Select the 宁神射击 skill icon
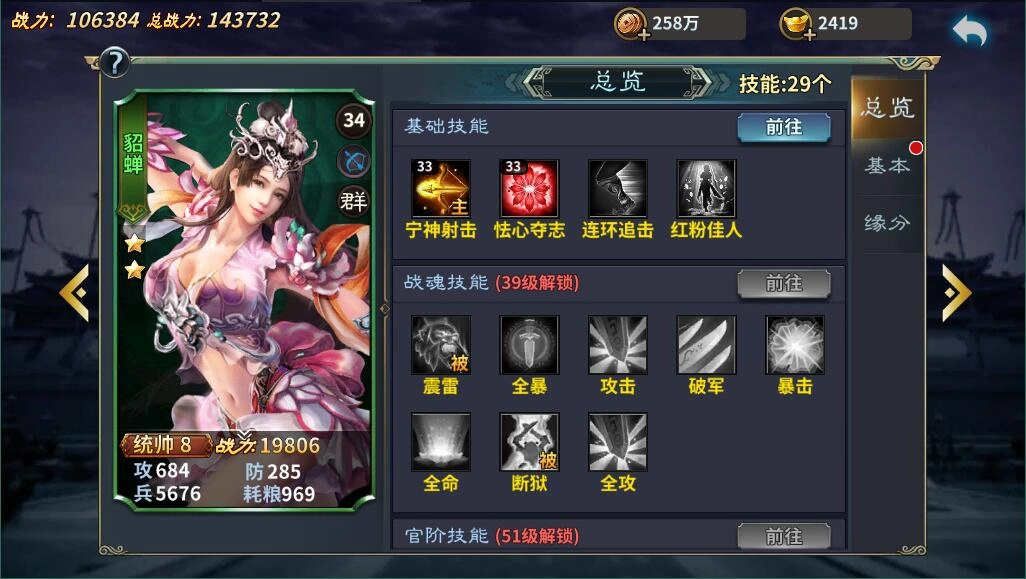 [441, 188]
